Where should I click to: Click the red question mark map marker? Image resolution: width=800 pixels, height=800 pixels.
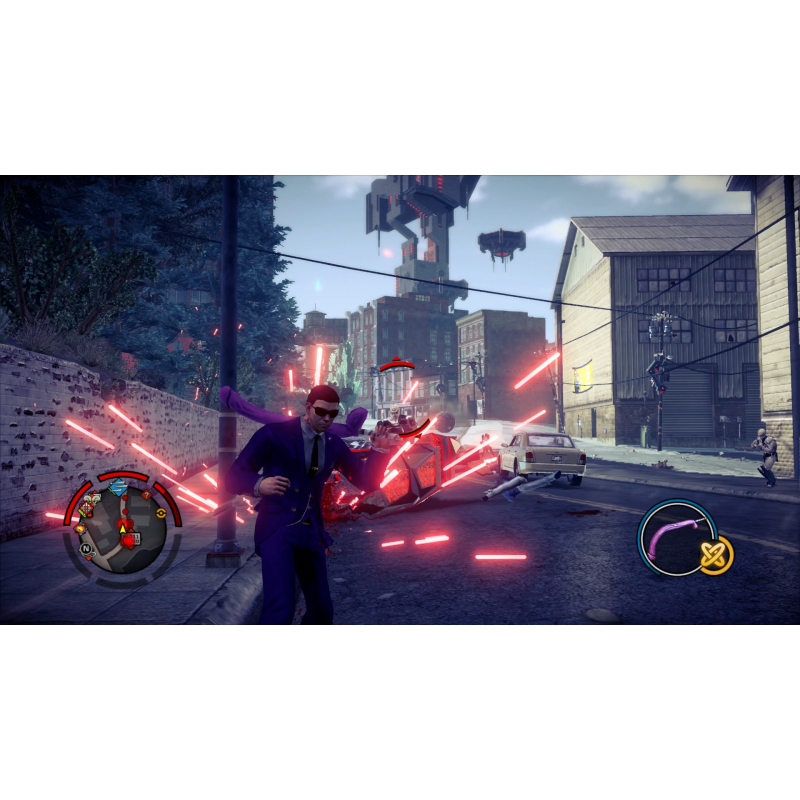(x=146, y=494)
